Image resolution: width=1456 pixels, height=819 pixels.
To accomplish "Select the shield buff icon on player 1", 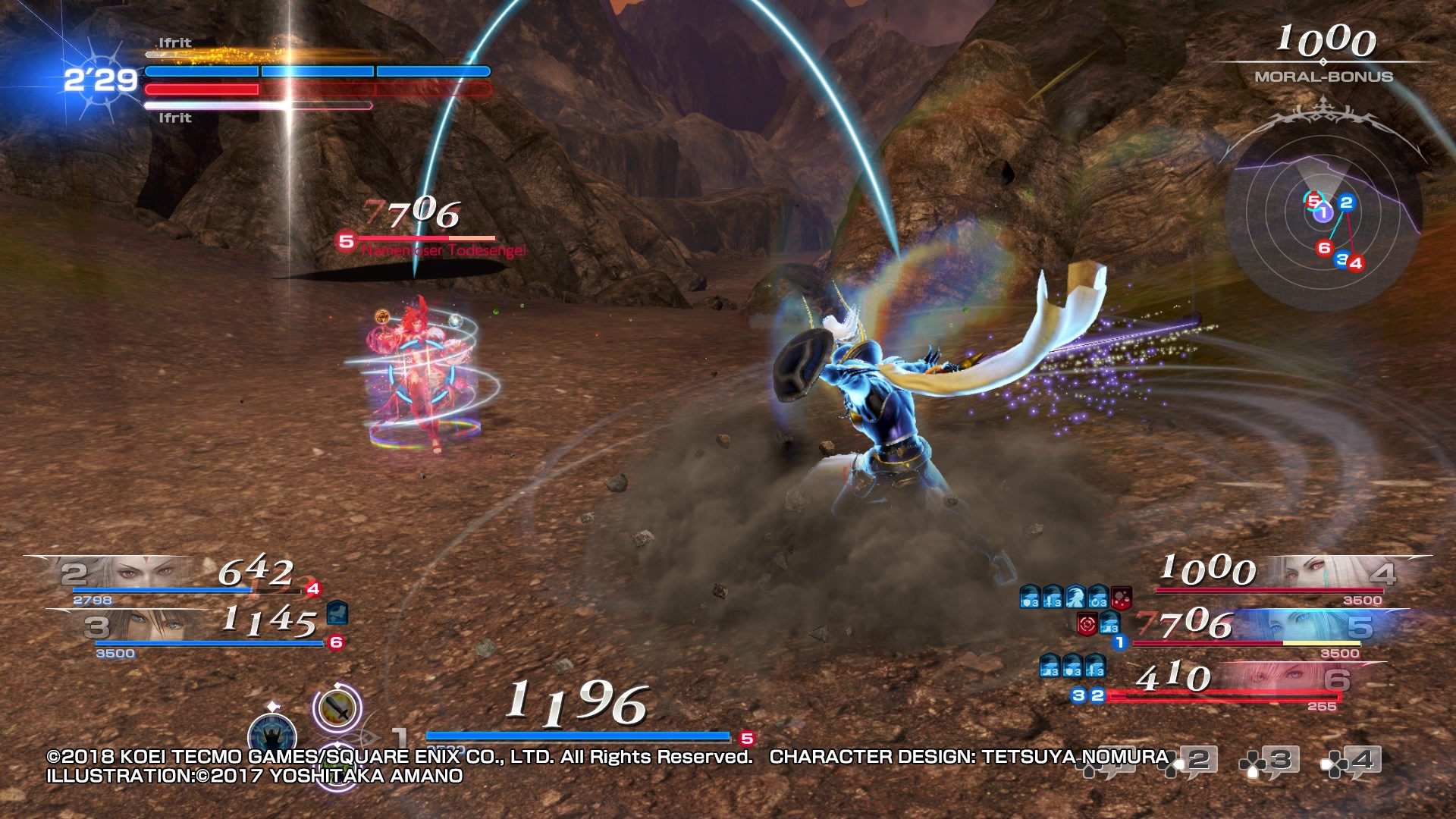I will 1030,598.
